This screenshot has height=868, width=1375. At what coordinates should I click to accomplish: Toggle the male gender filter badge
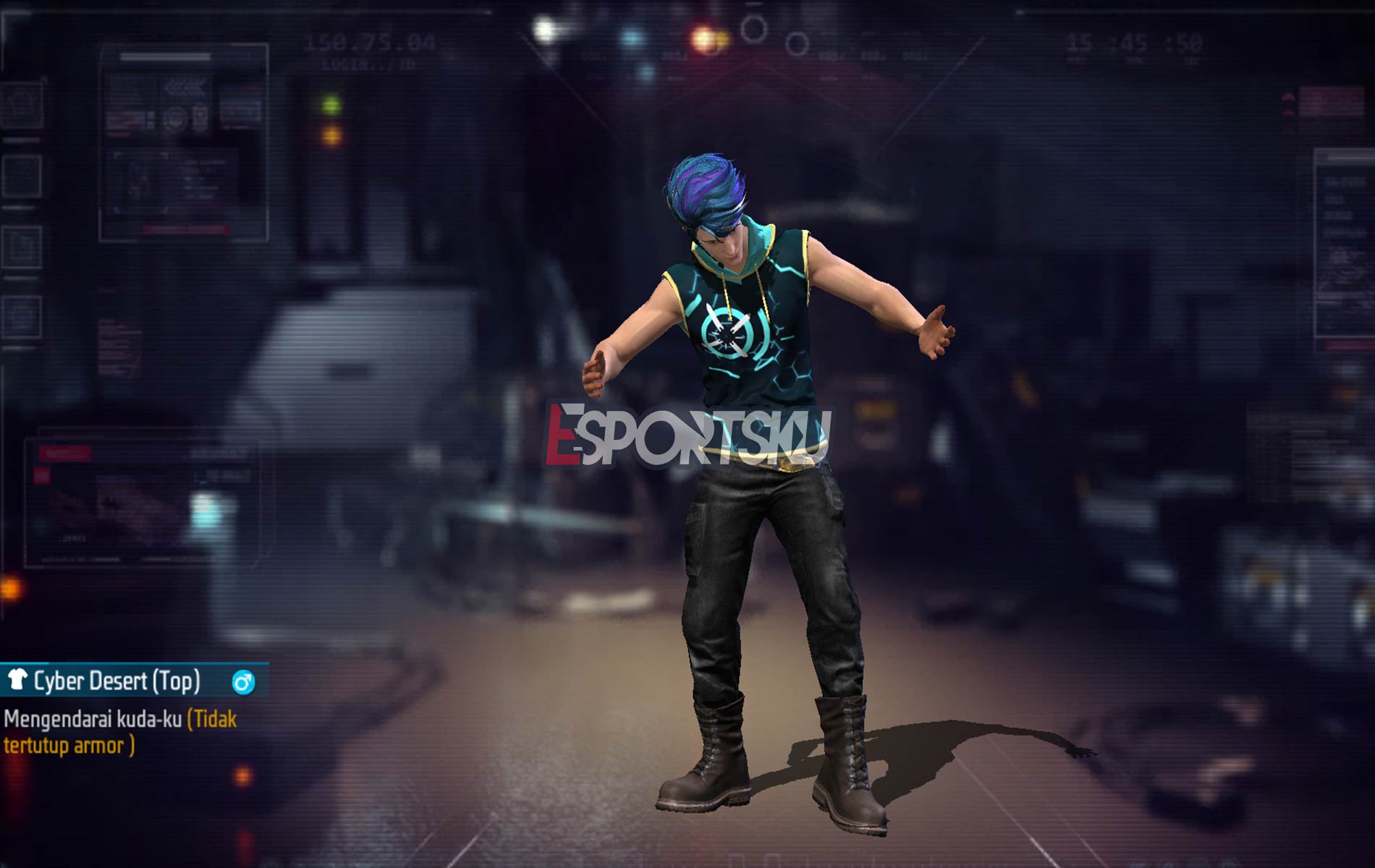coord(243,681)
